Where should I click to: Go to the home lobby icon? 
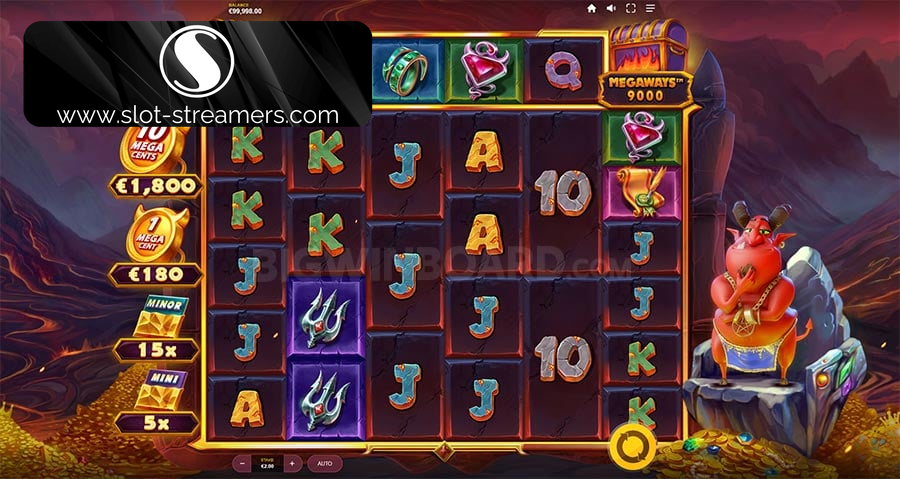[x=592, y=8]
